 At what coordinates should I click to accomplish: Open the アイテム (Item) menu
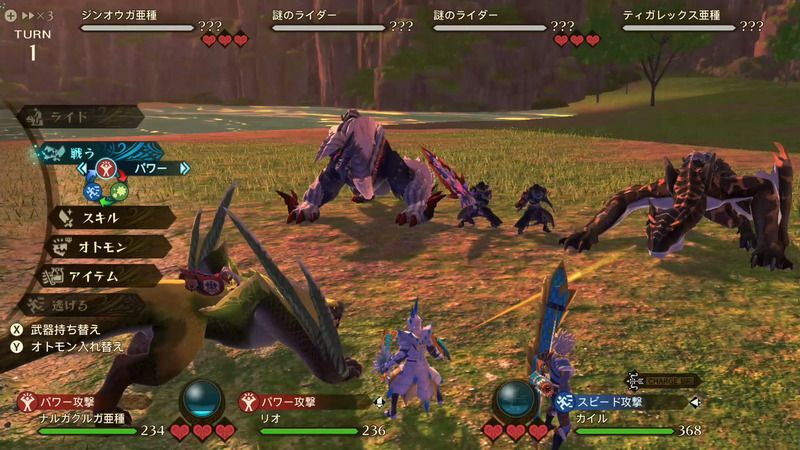[100, 275]
